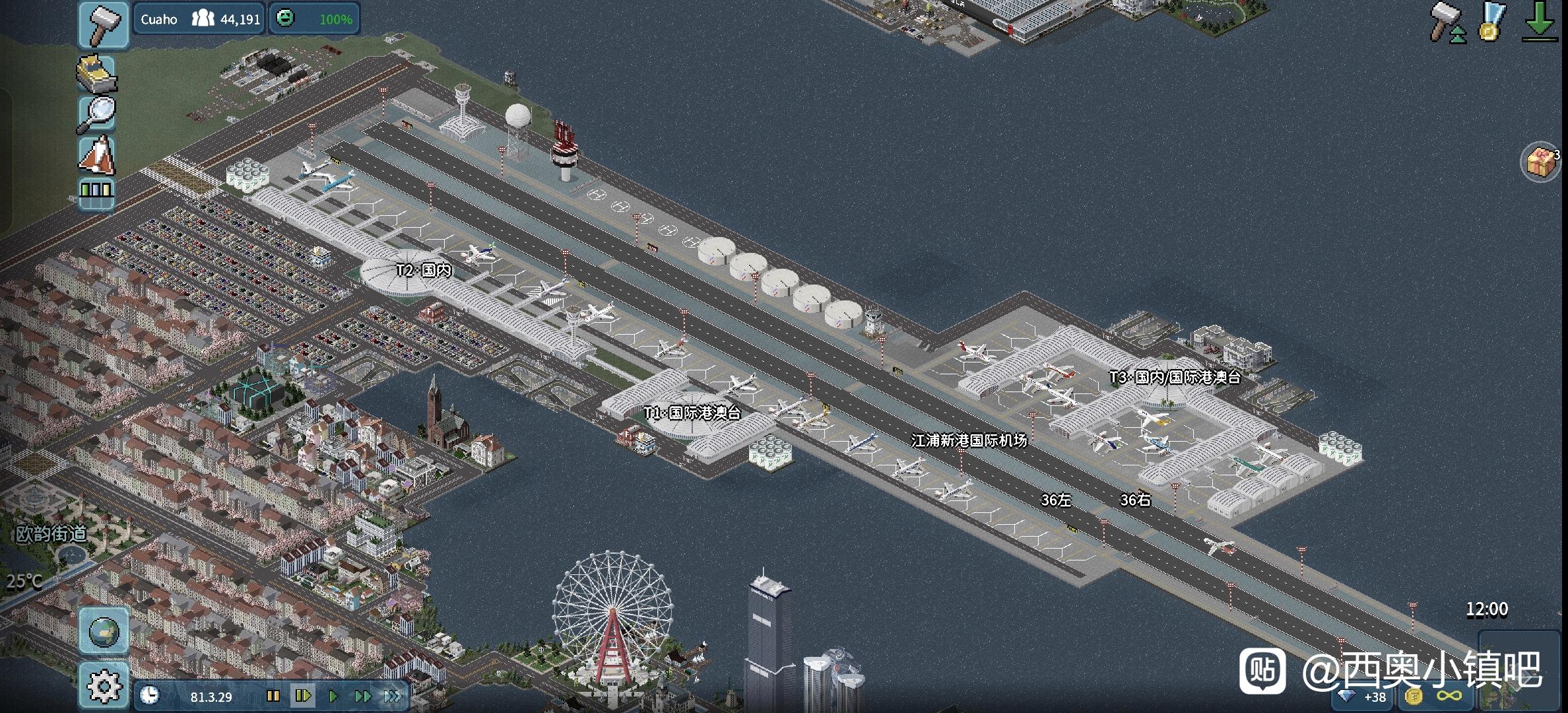Set game speed to triple fast-forward

pyautogui.click(x=393, y=696)
